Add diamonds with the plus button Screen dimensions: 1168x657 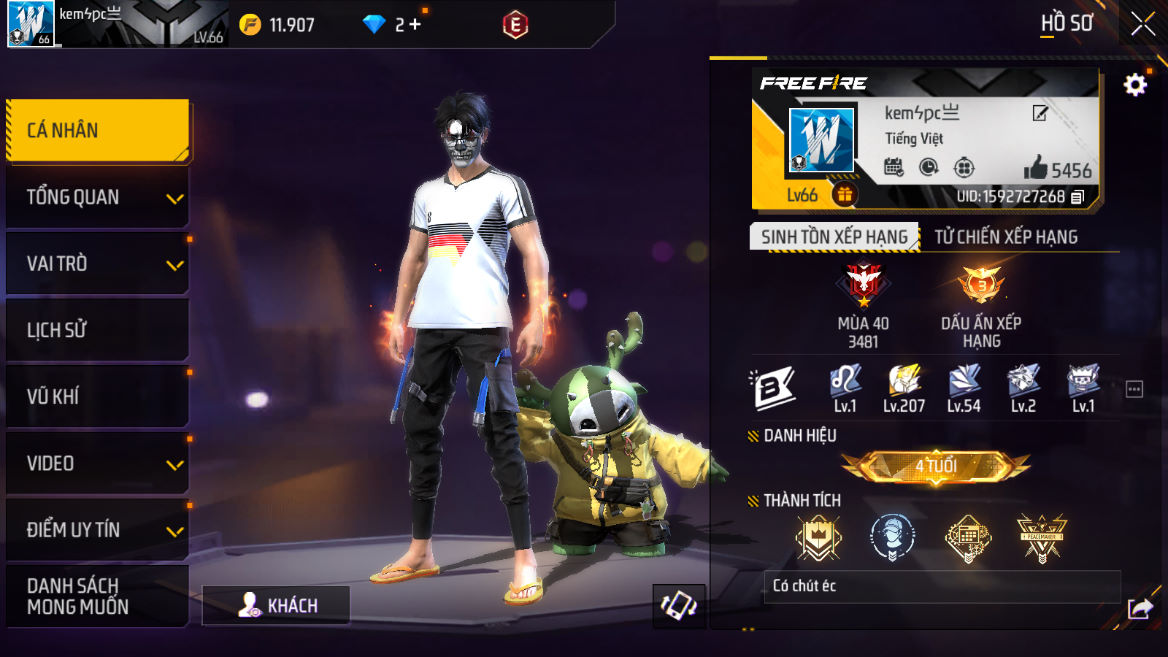415,25
